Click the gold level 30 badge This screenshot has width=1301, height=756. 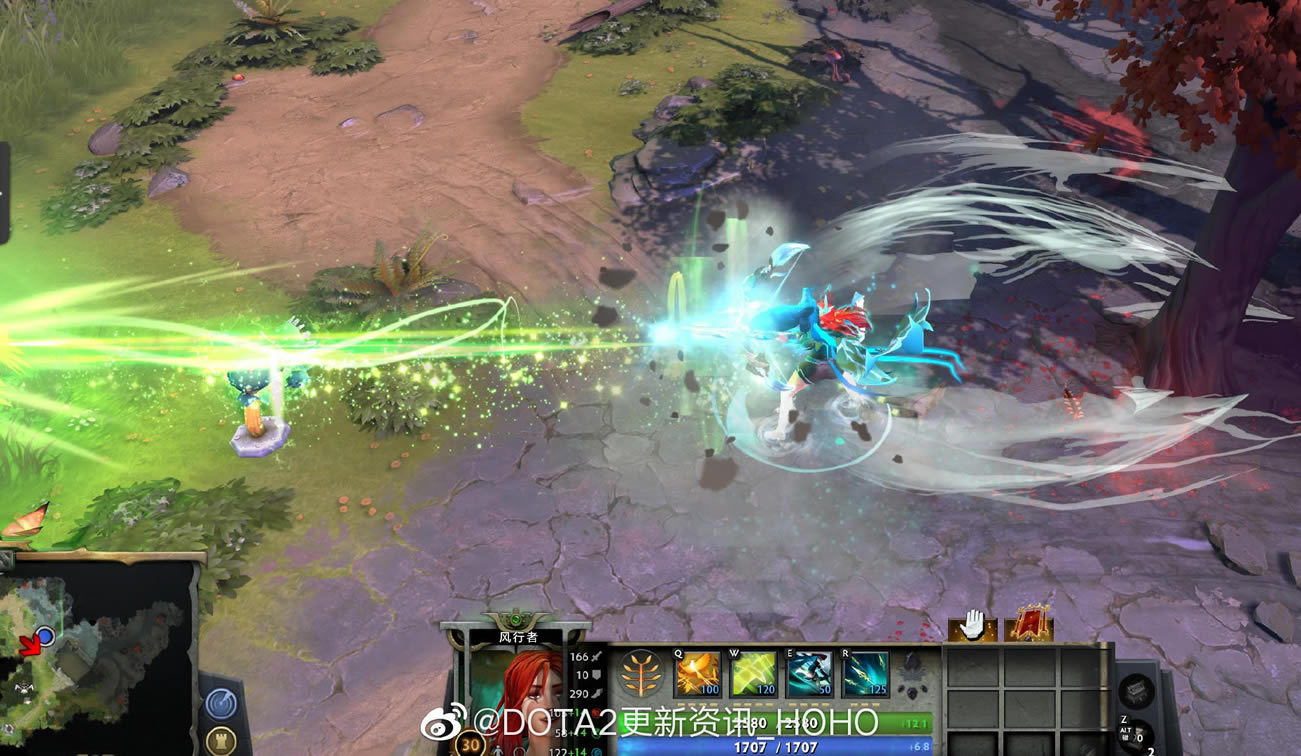pyautogui.click(x=470, y=744)
